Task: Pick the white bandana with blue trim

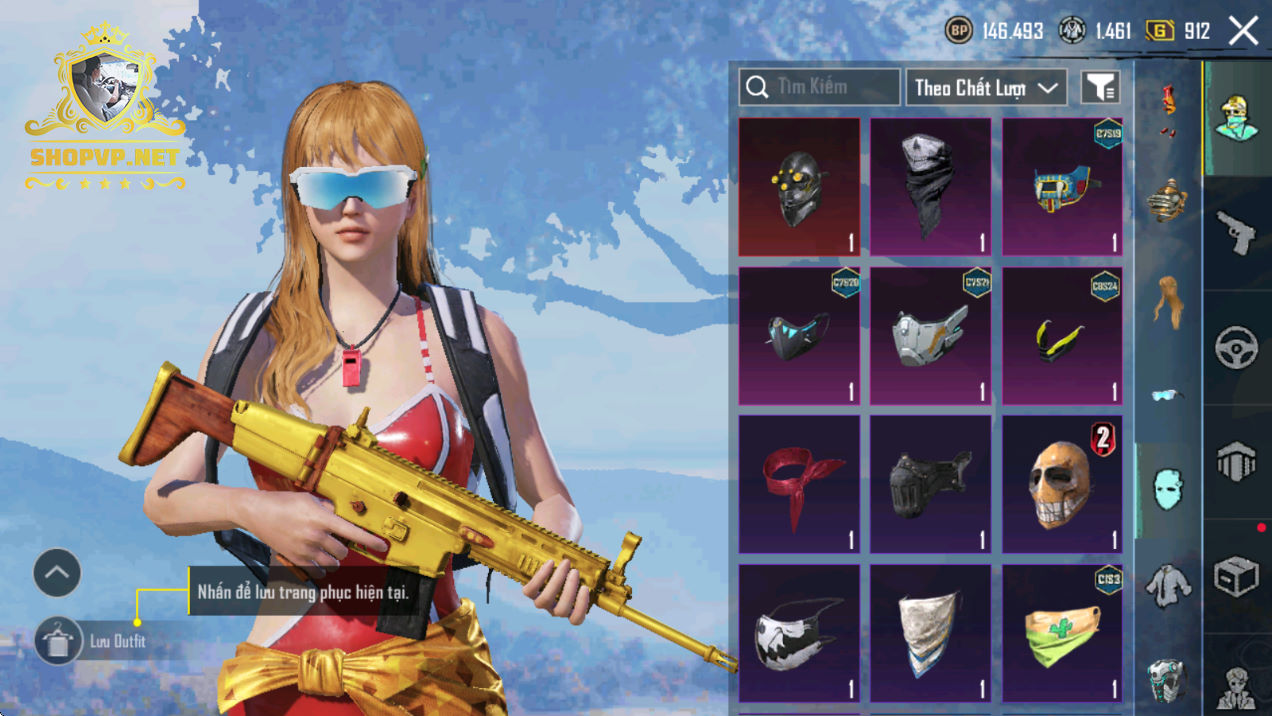Action: (930, 633)
